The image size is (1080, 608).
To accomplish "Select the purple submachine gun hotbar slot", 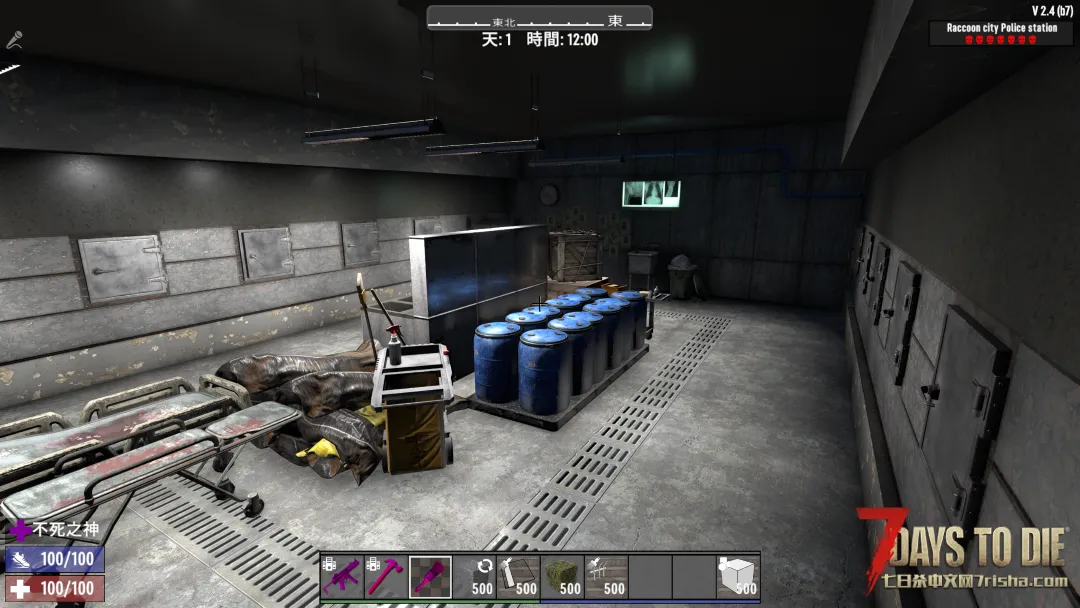I will 342,576.
